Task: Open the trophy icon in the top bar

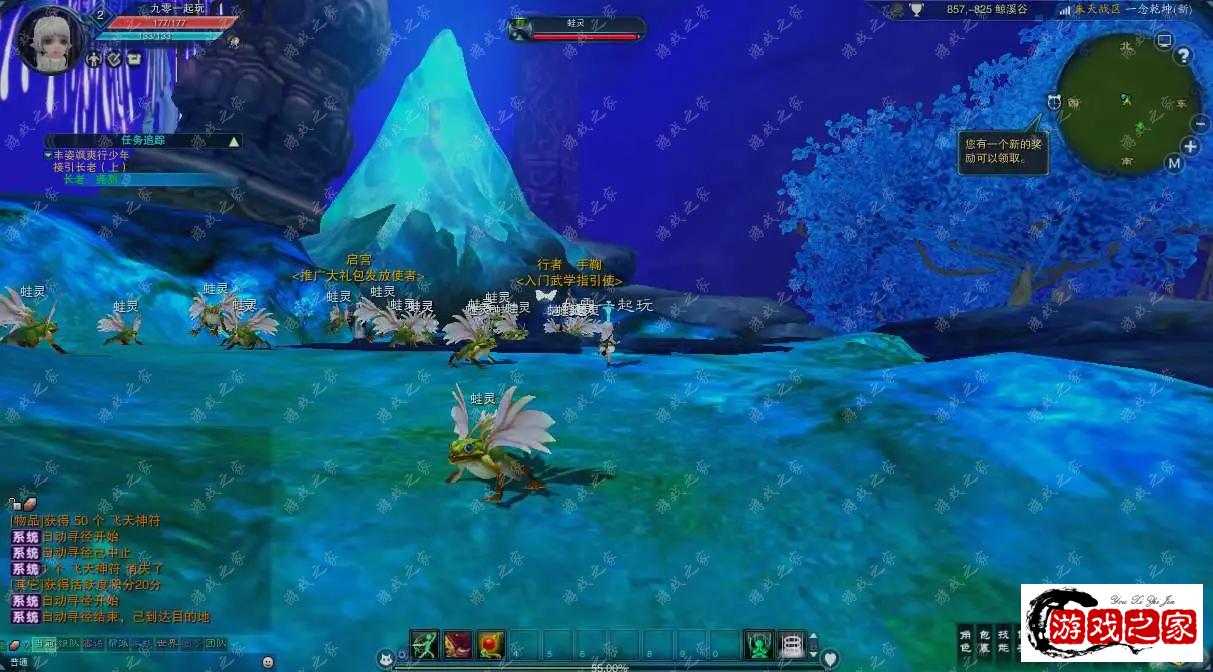Action: [916, 9]
